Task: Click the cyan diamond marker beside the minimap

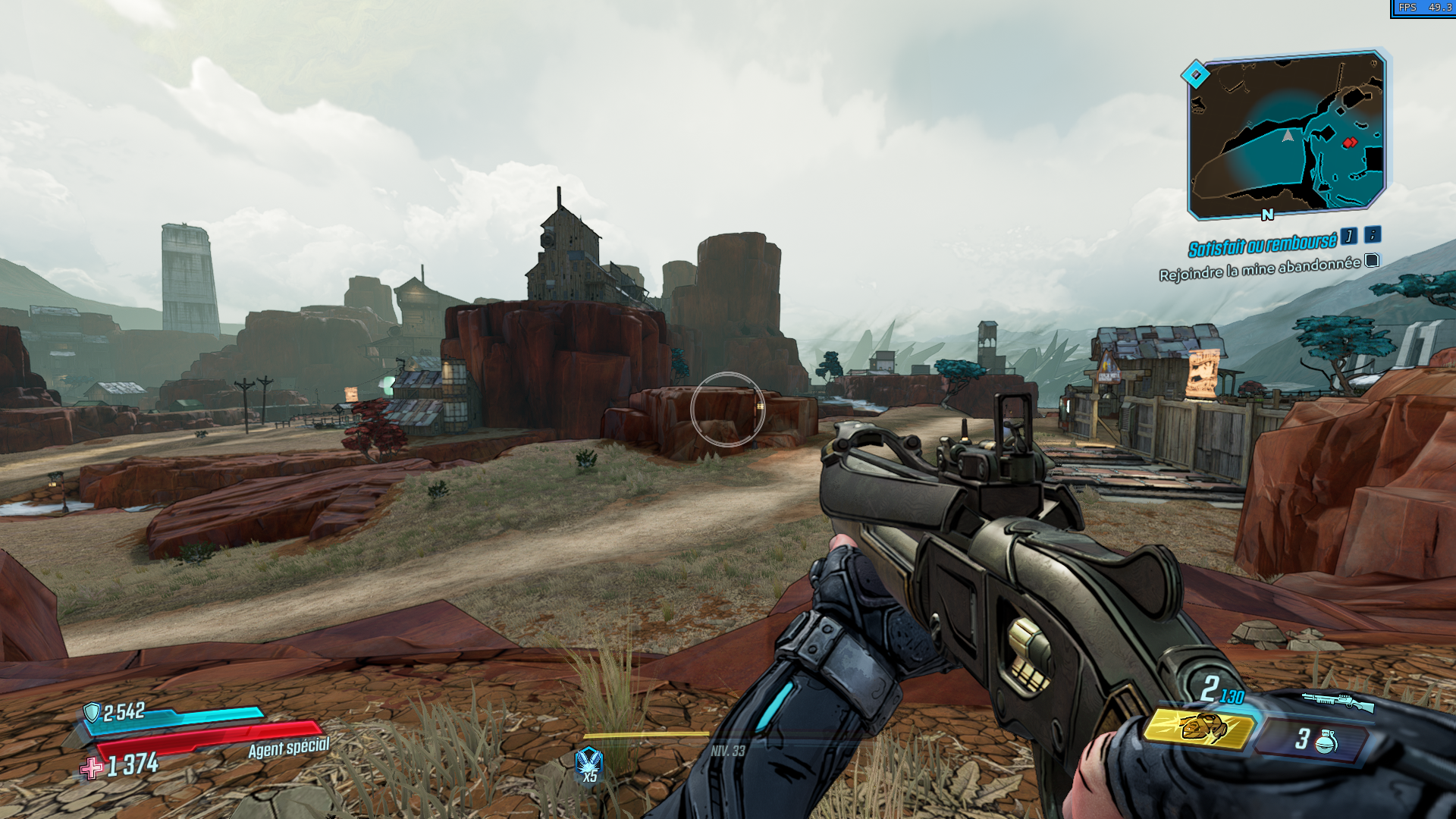Action: pos(1195,74)
